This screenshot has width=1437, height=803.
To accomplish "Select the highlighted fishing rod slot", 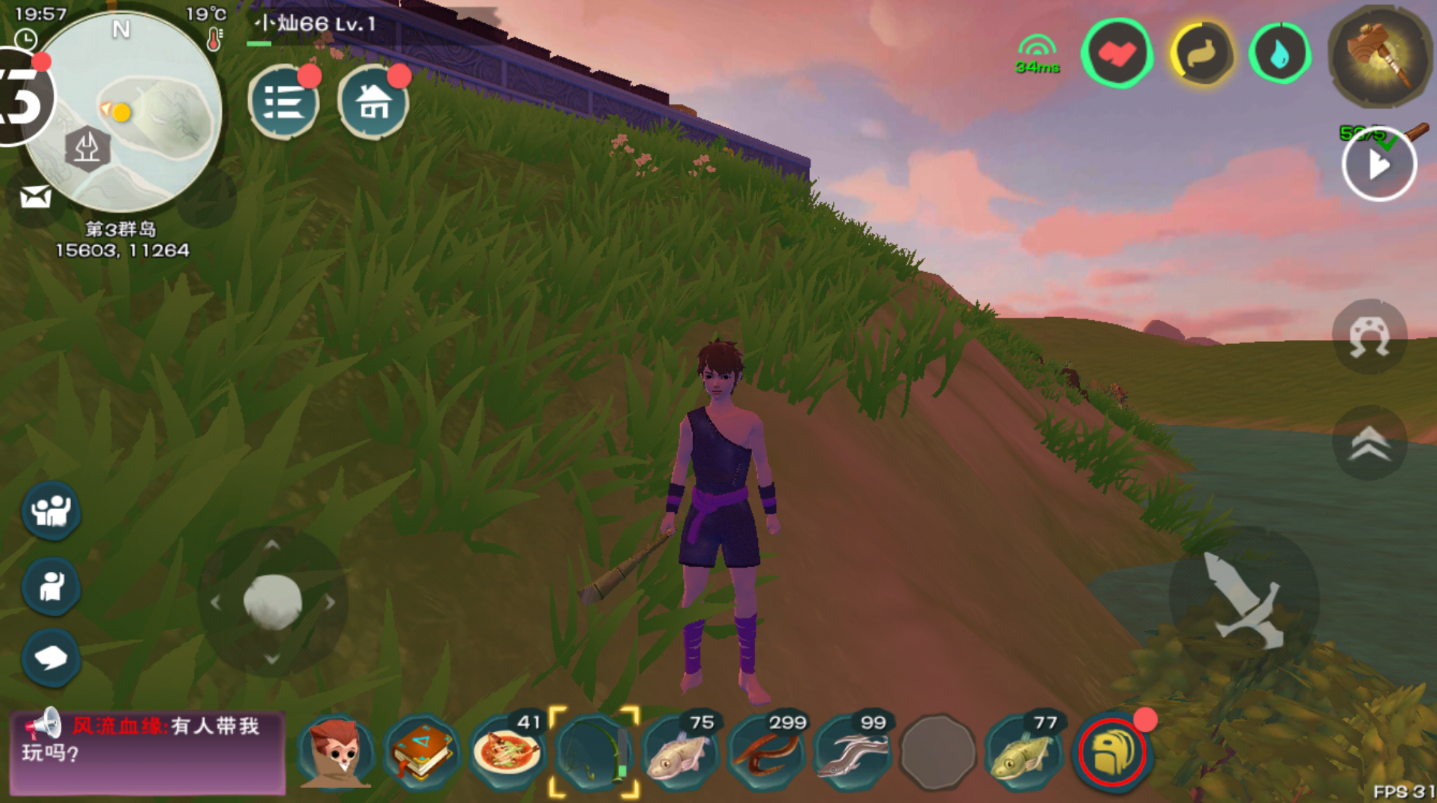I will (x=594, y=753).
